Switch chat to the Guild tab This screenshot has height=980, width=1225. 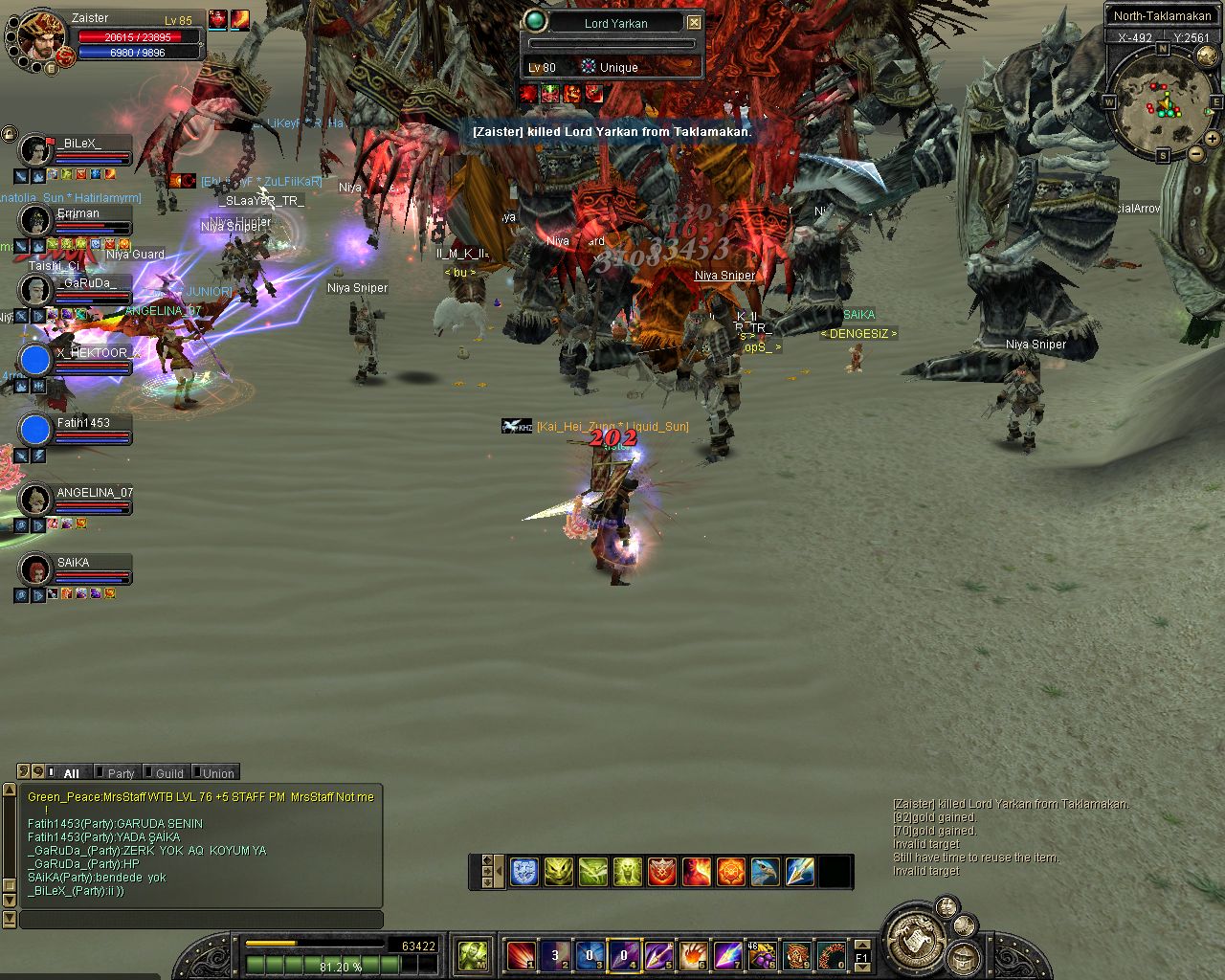(169, 773)
